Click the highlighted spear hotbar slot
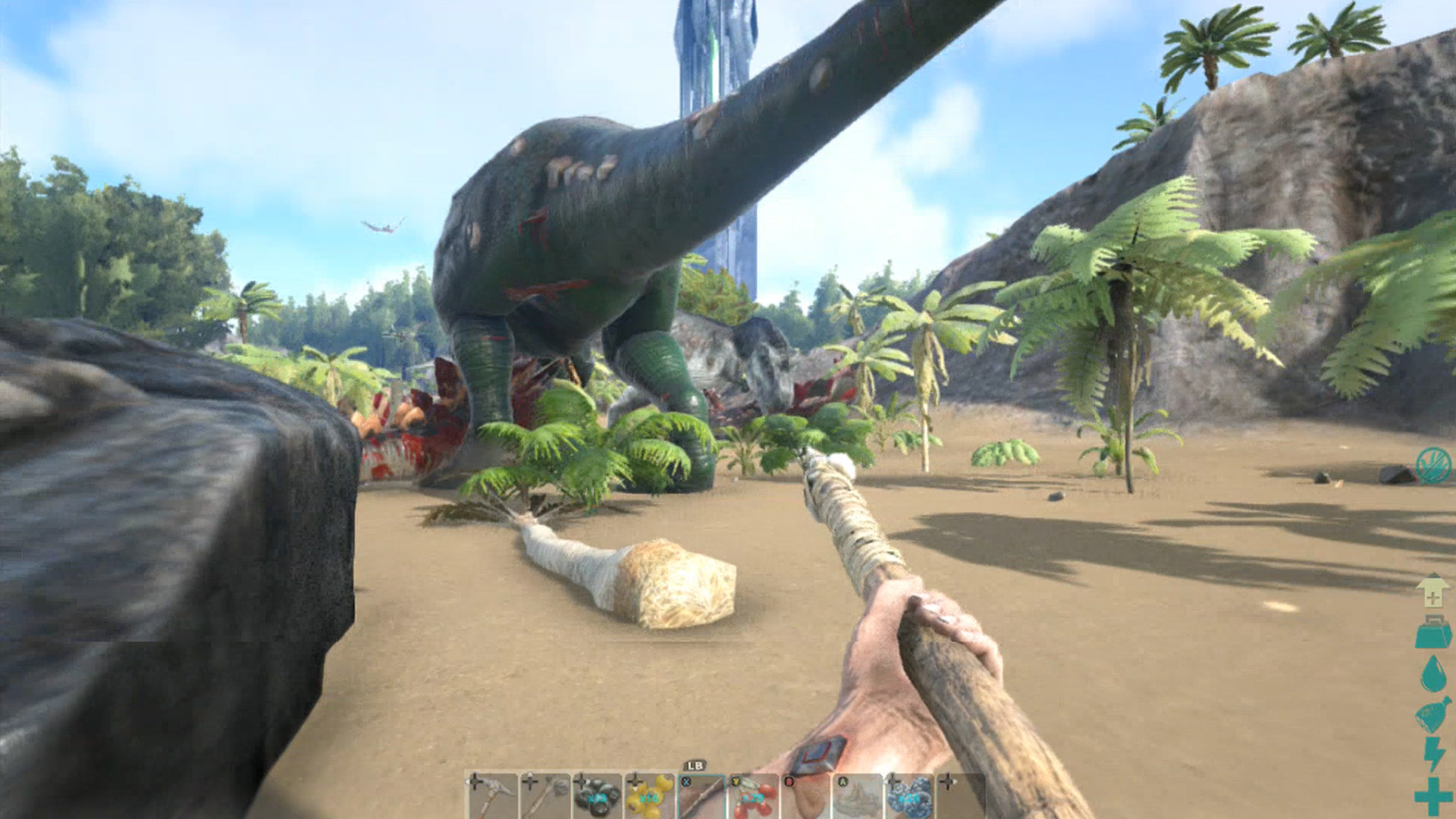This screenshot has height=819, width=1456. (701, 796)
